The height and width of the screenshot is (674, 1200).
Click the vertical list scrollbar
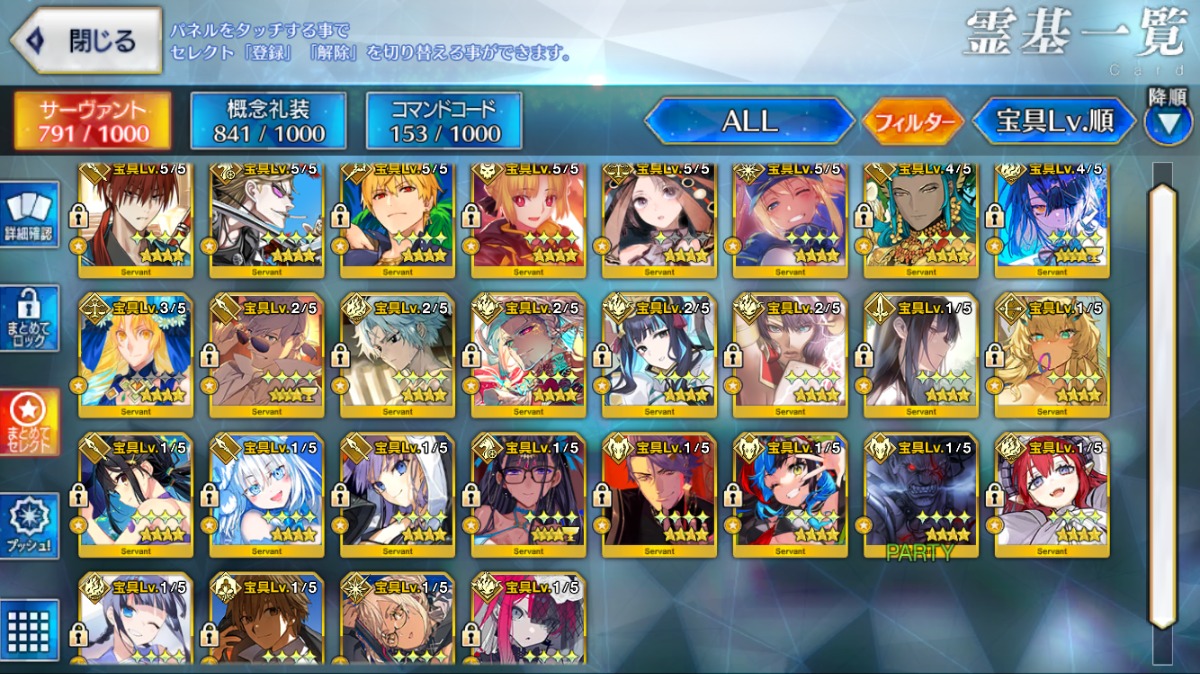[1163, 400]
